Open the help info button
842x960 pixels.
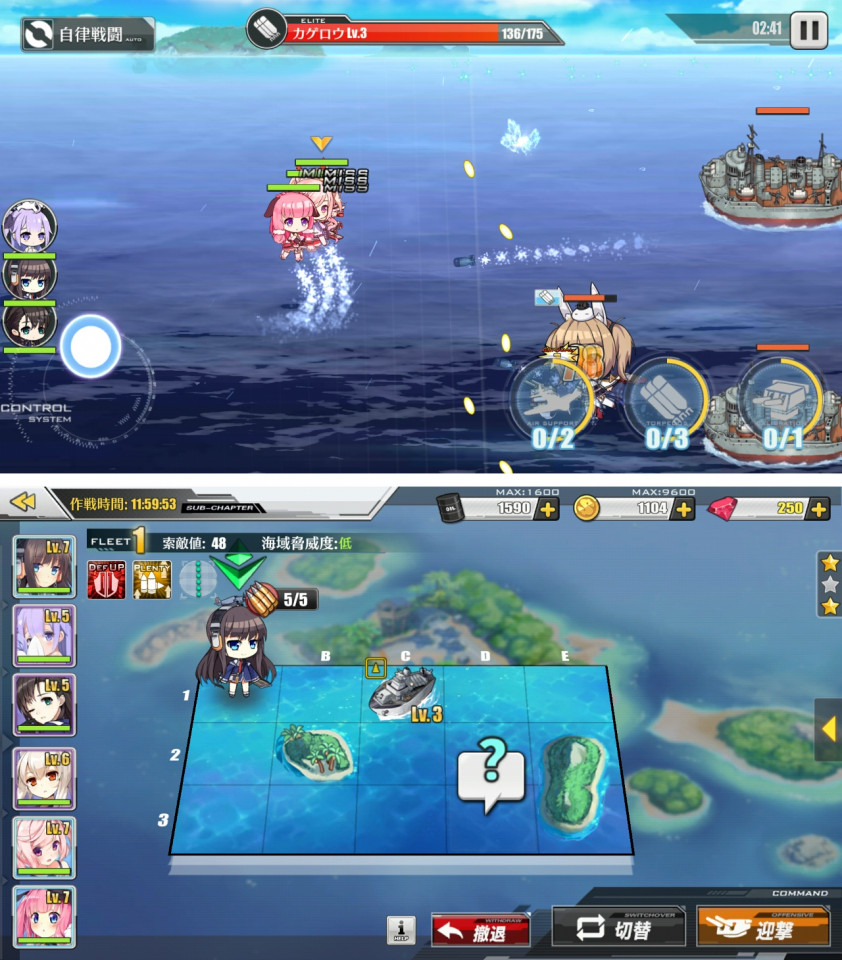coord(401,930)
